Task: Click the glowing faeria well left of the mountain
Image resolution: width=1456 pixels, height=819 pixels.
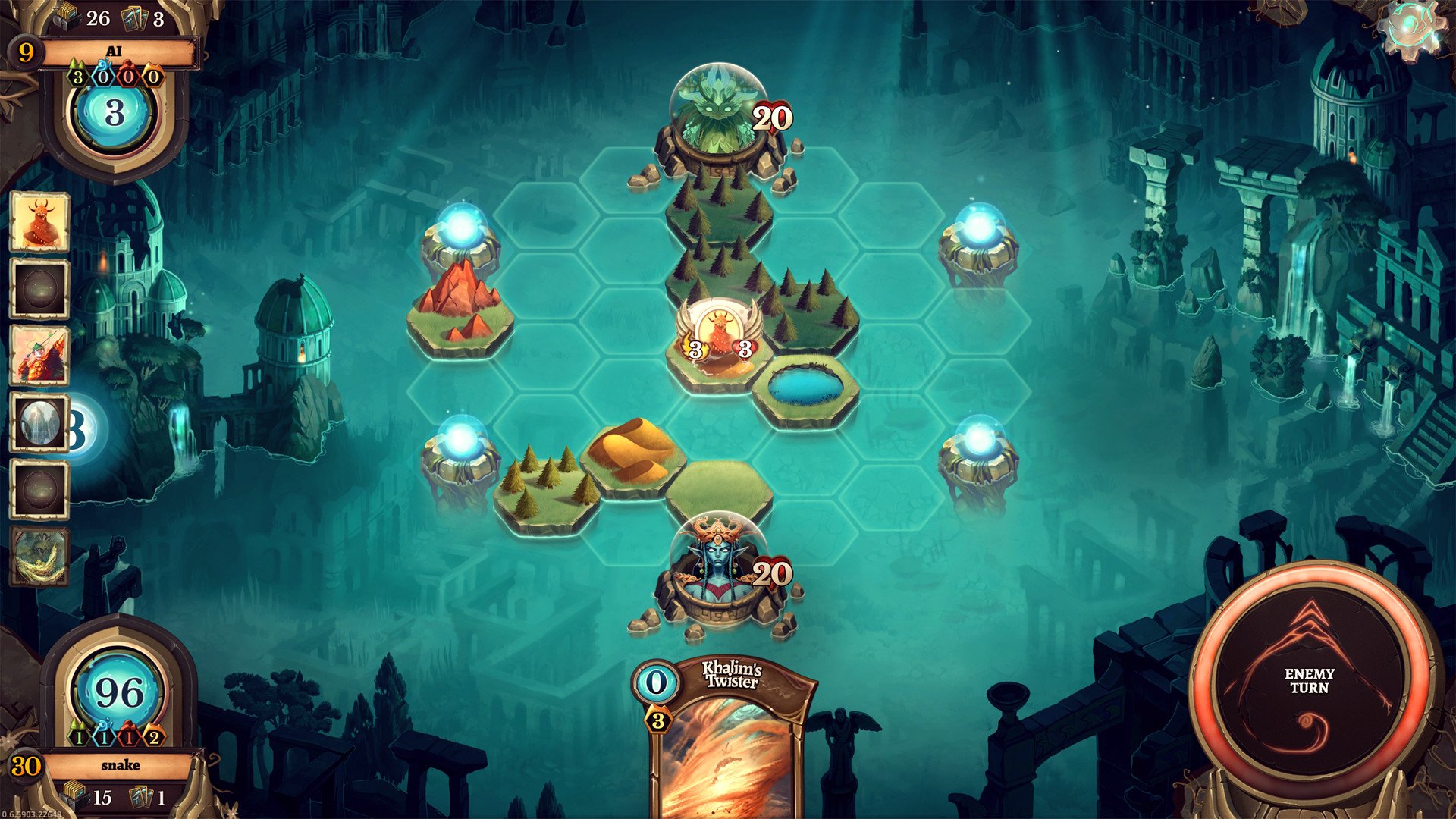Action: (460, 227)
